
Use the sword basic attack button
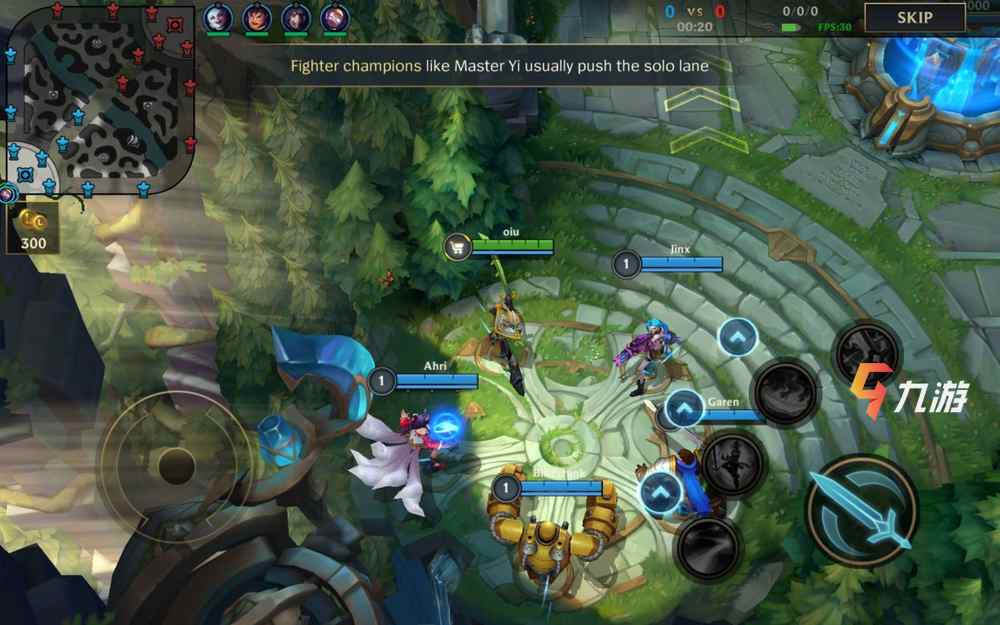coord(860,510)
